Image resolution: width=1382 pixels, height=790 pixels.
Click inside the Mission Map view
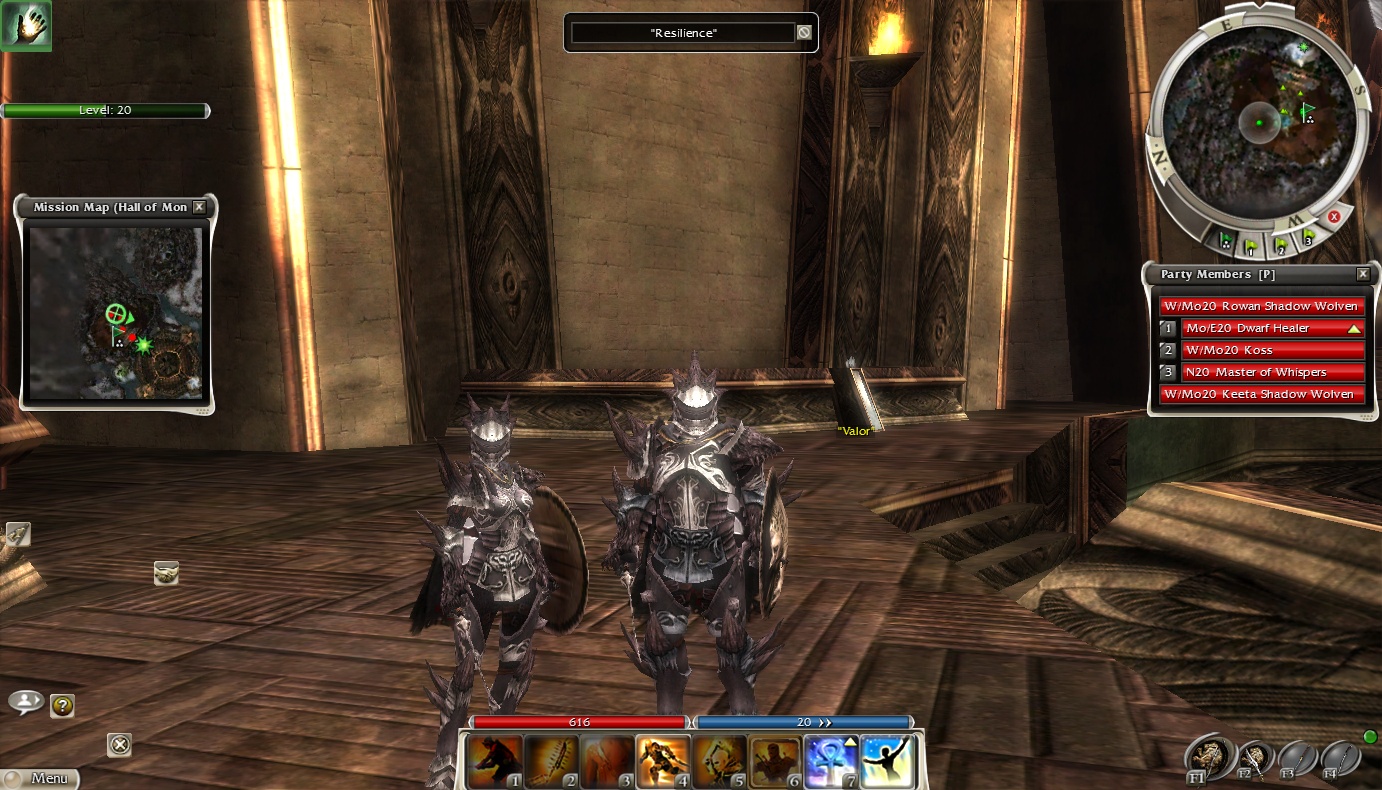point(115,312)
